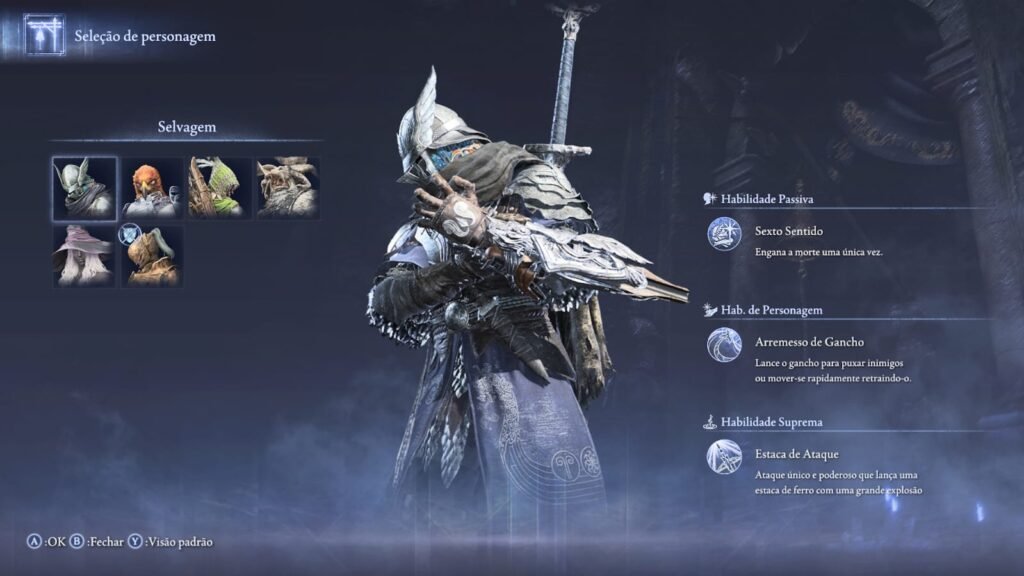This screenshot has height=576, width=1024.
Task: Inspect the Arremesso de Gancho skill icon
Action: click(x=724, y=345)
